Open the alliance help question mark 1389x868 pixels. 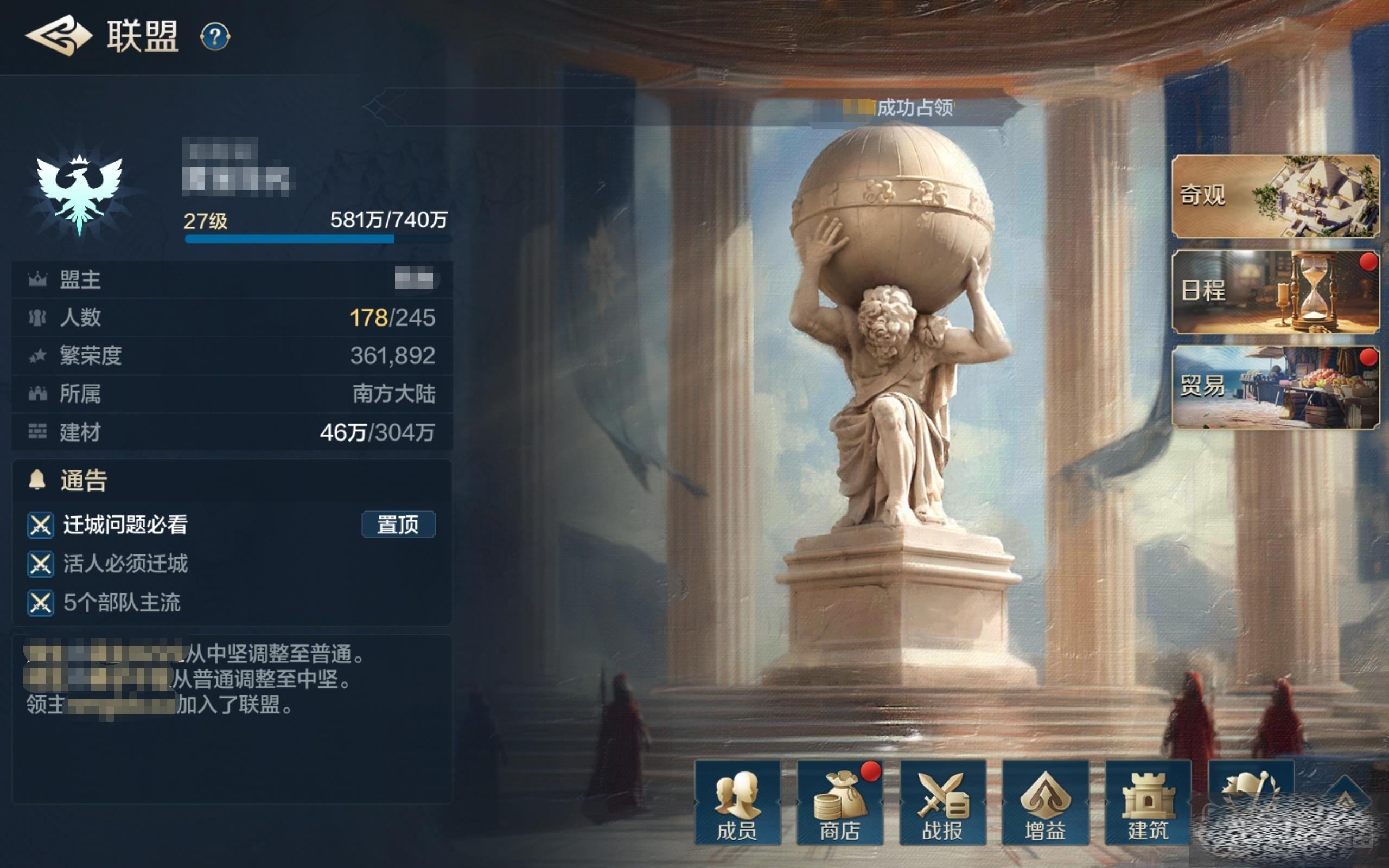[x=215, y=37]
